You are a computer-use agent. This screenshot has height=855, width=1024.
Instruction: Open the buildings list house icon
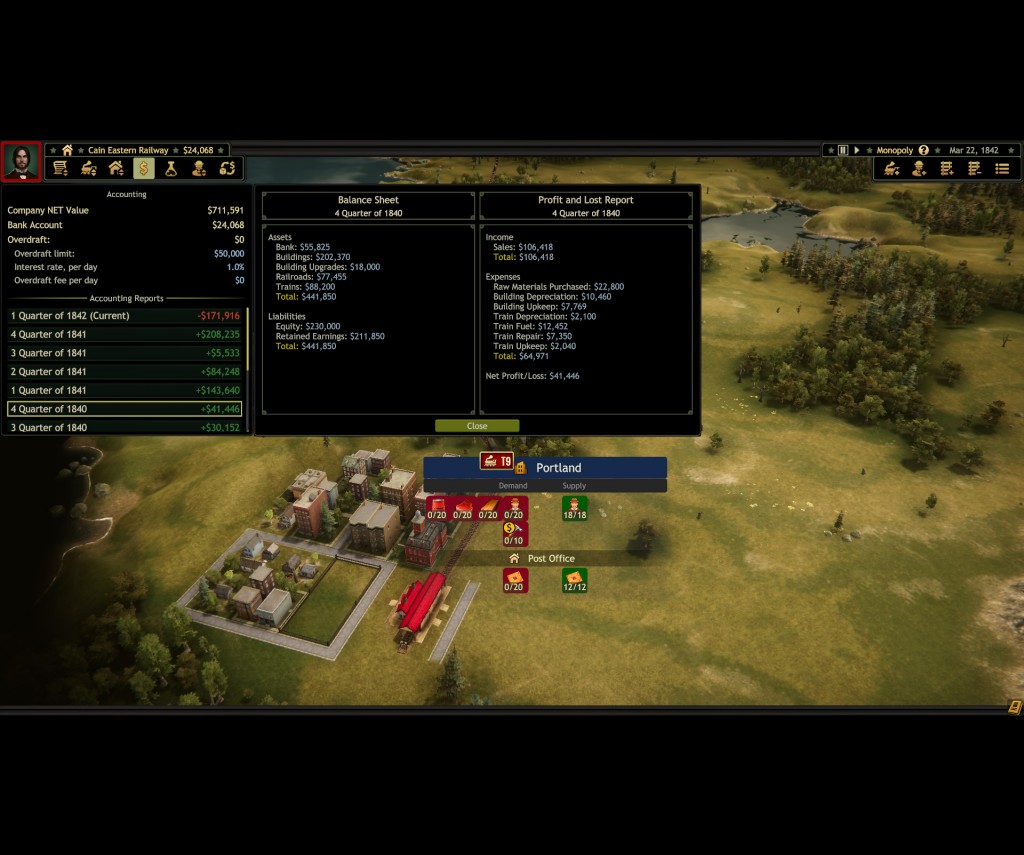(x=116, y=168)
